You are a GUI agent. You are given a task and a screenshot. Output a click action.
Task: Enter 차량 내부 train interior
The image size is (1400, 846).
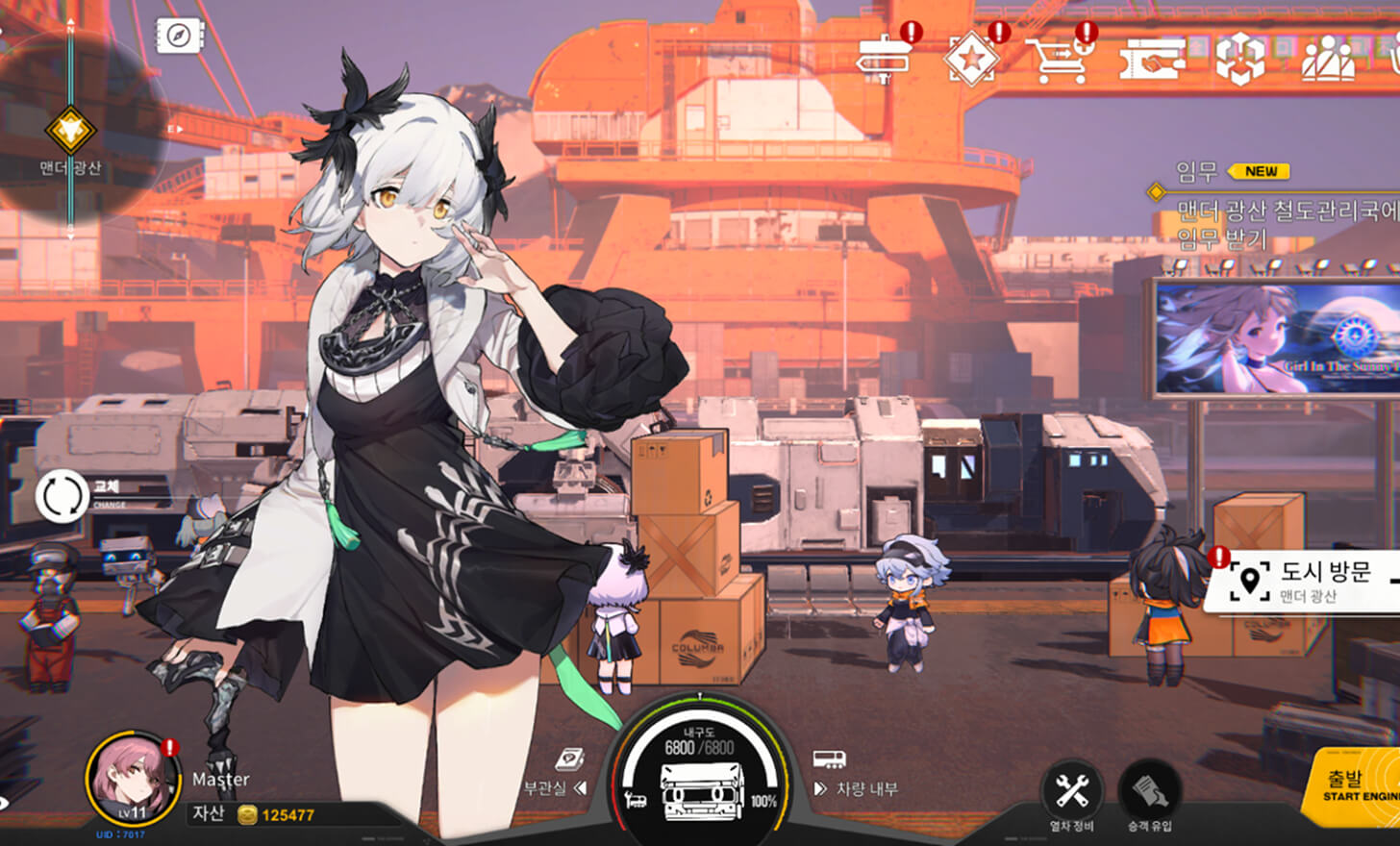click(x=855, y=788)
